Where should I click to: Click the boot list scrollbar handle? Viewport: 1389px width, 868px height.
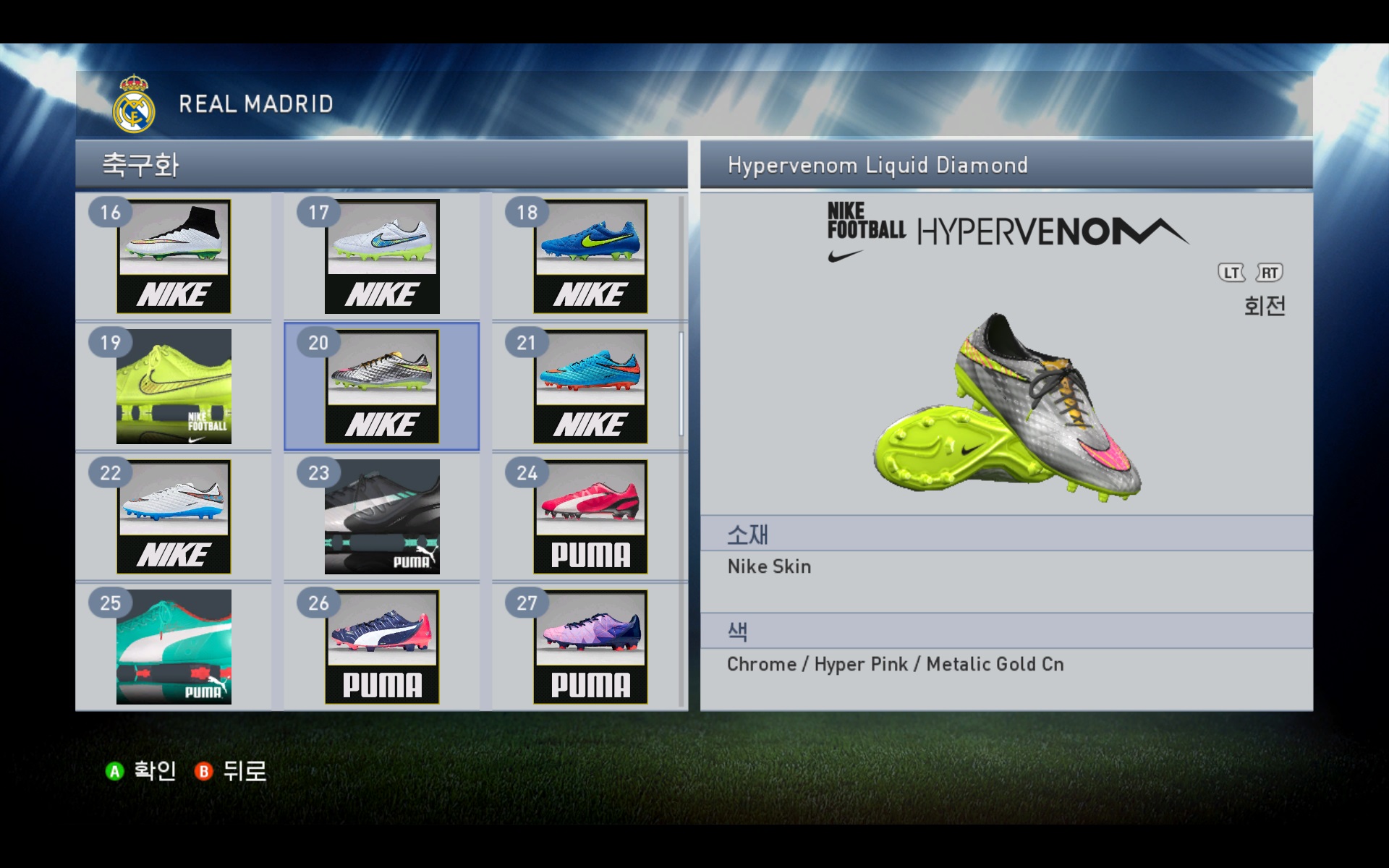[x=681, y=383]
